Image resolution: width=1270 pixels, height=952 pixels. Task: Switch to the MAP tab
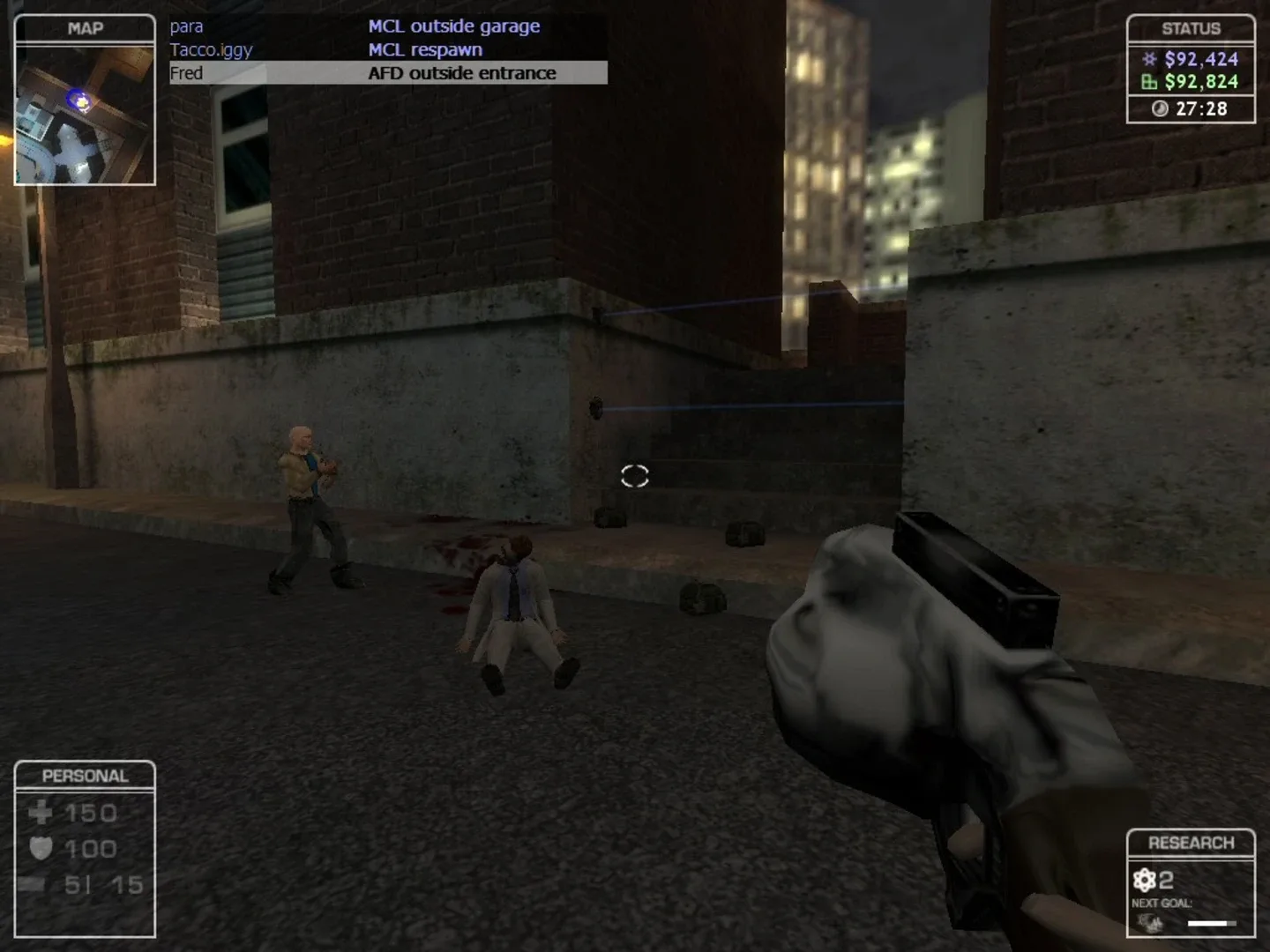click(x=85, y=26)
